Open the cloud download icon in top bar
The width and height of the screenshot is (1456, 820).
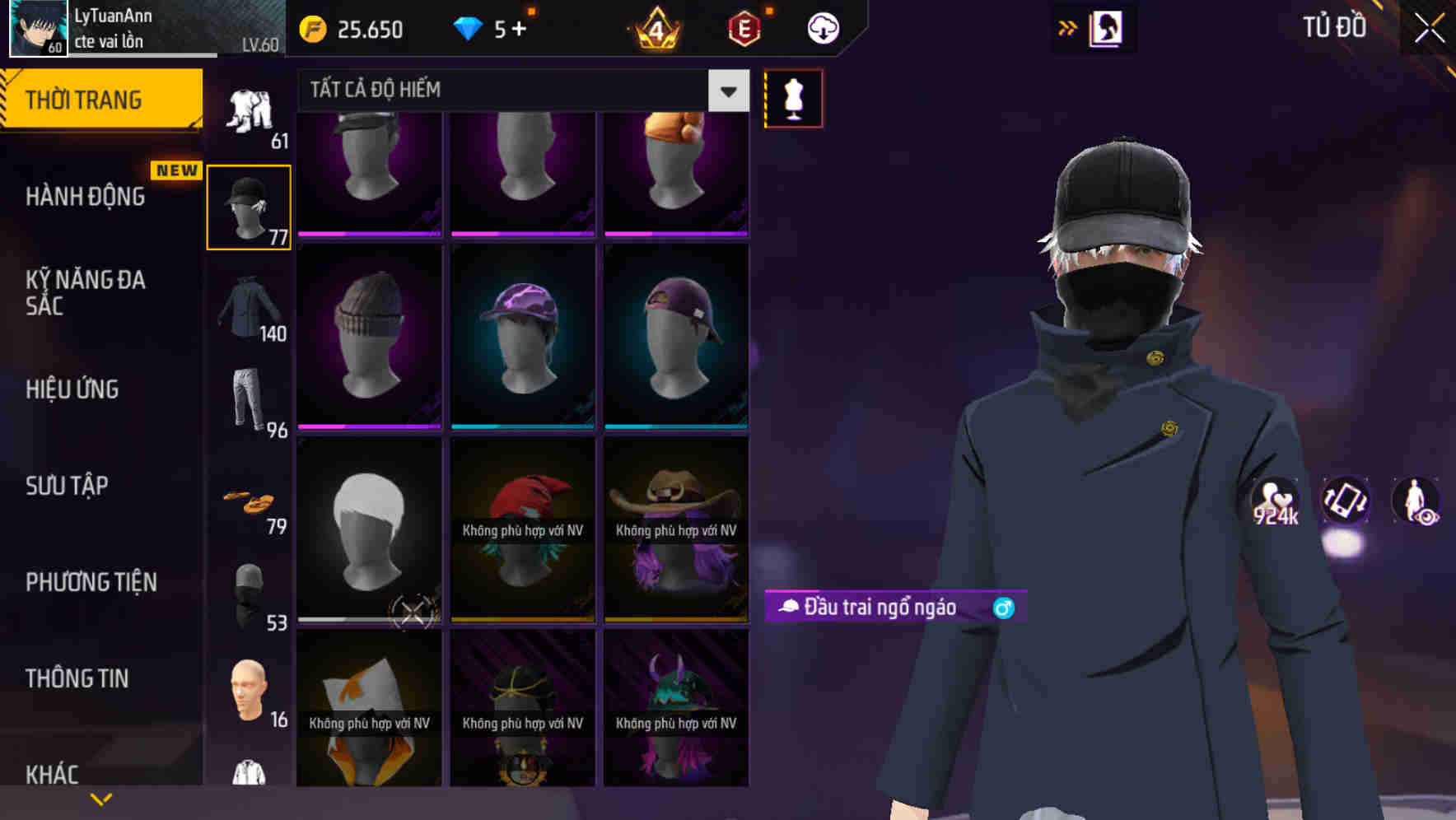pyautogui.click(x=822, y=27)
